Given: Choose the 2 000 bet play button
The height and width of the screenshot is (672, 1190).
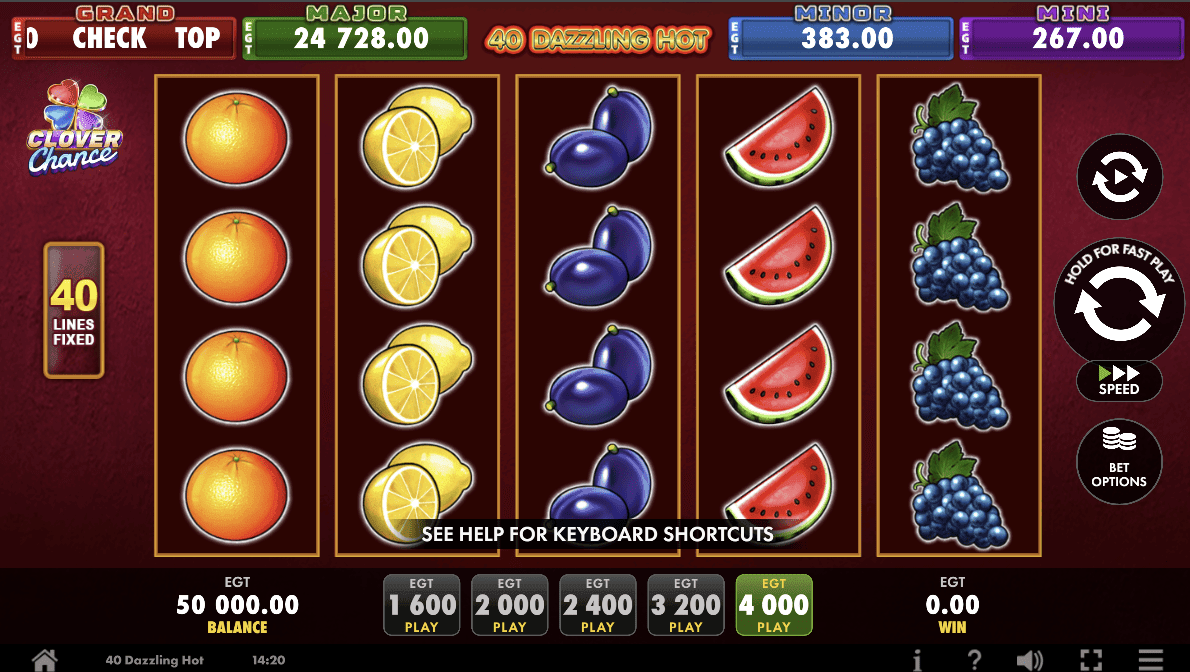Looking at the screenshot, I should pyautogui.click(x=510, y=605).
